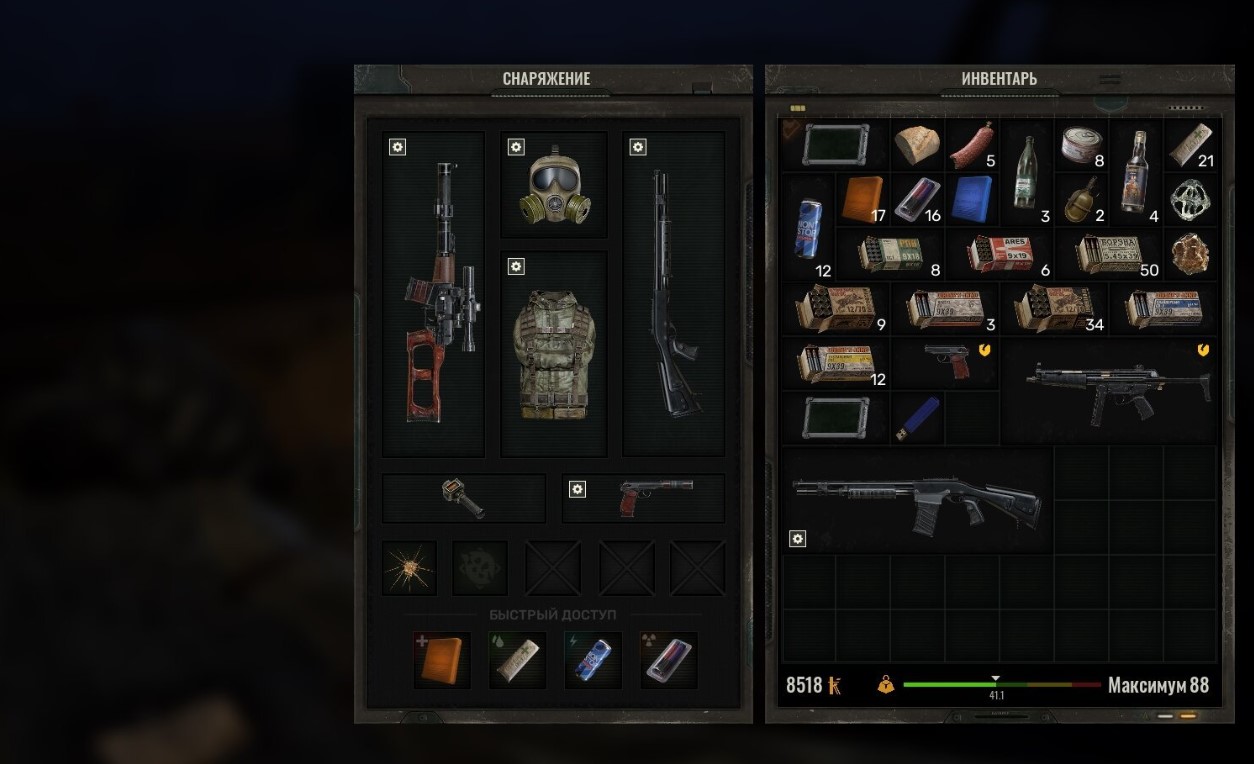
Task: Choose the submachine gun in inventory
Action: 1110,390
